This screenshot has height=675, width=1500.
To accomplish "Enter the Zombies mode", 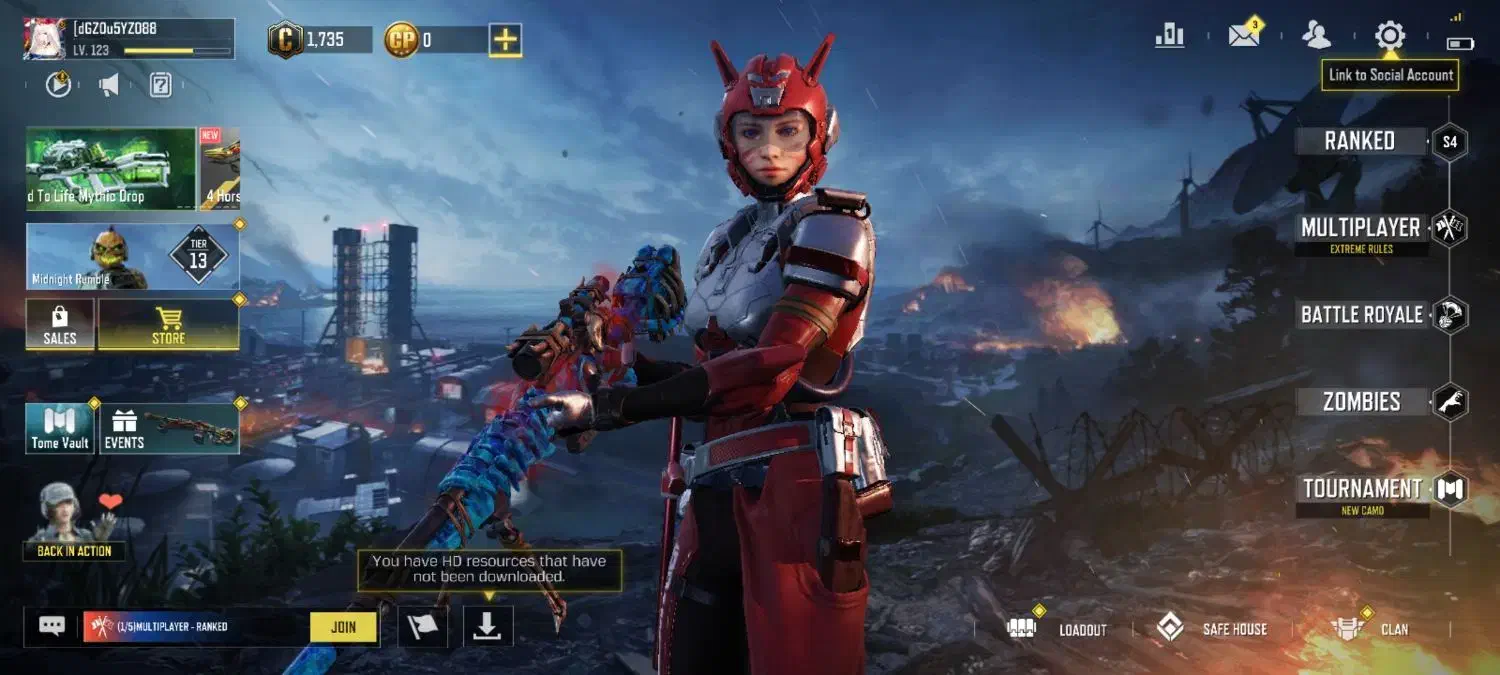I will (1361, 402).
